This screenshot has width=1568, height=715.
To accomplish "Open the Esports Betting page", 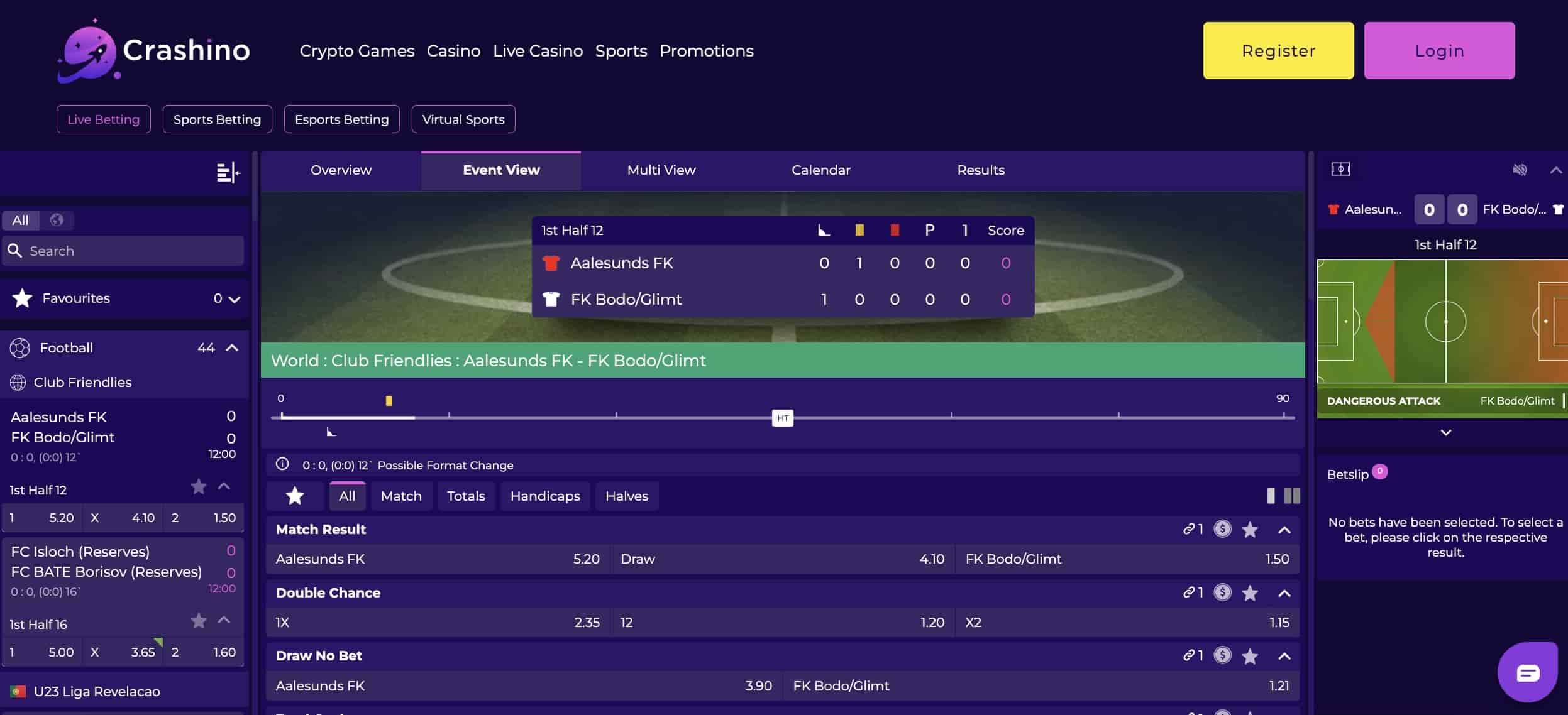I will tap(342, 119).
